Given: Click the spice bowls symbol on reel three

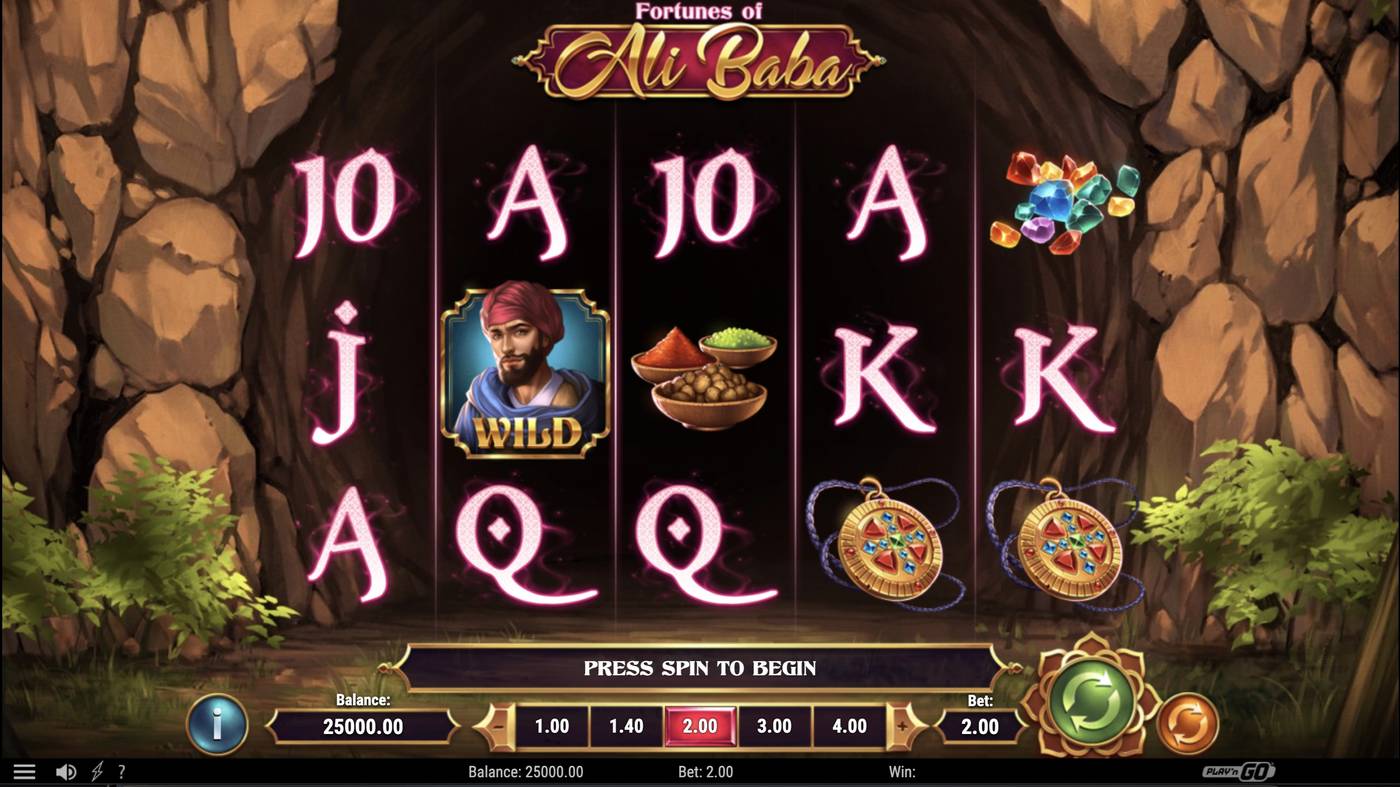Looking at the screenshot, I should (x=703, y=378).
